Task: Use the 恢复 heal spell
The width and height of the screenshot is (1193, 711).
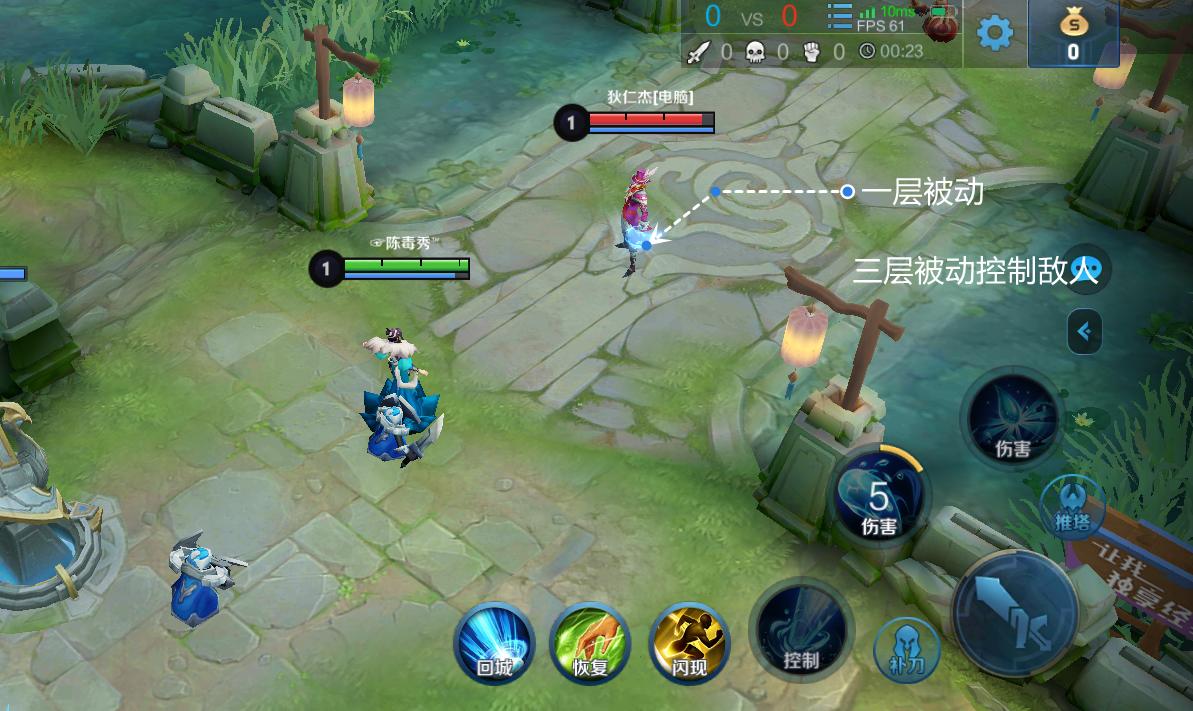Action: pyautogui.click(x=590, y=643)
